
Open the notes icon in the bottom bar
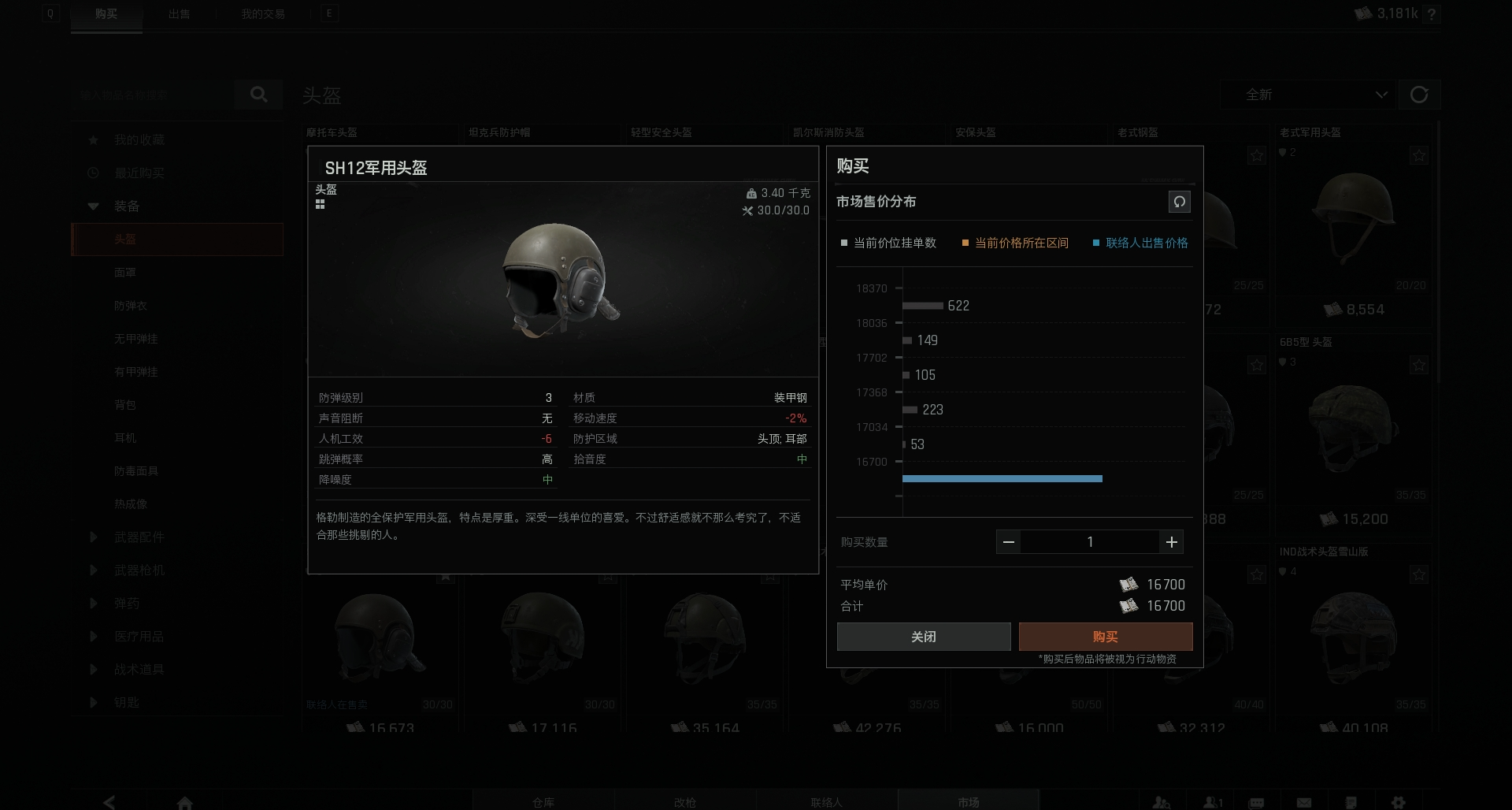(1351, 803)
